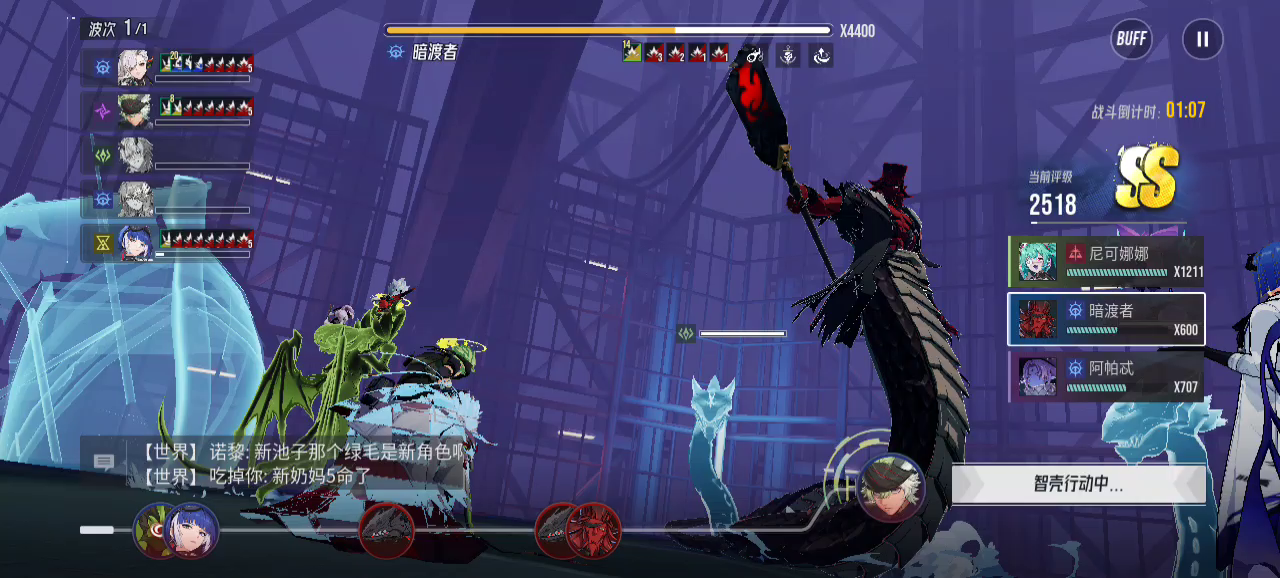This screenshot has width=1280, height=578.
Task: Open the BUFF details panel
Action: (x=1131, y=40)
